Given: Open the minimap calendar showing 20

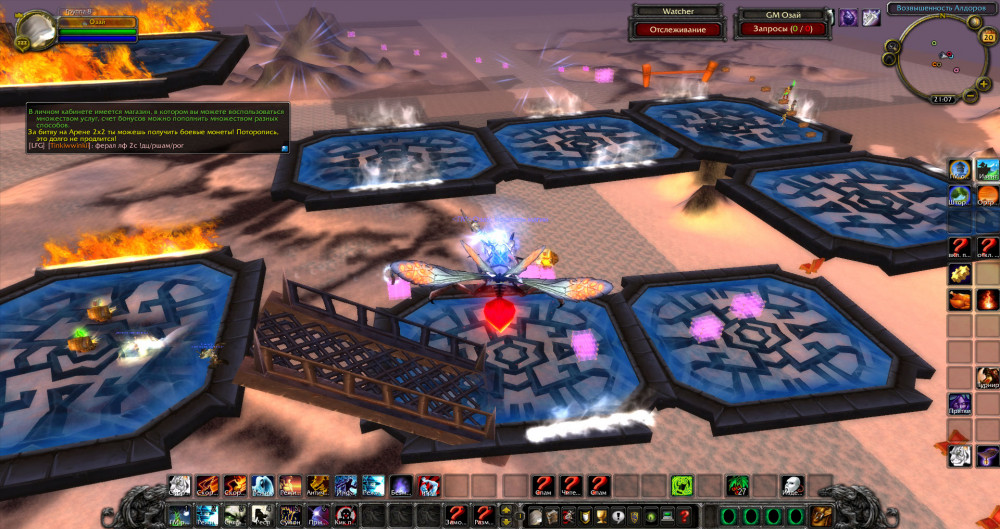Looking at the screenshot, I should [x=988, y=37].
